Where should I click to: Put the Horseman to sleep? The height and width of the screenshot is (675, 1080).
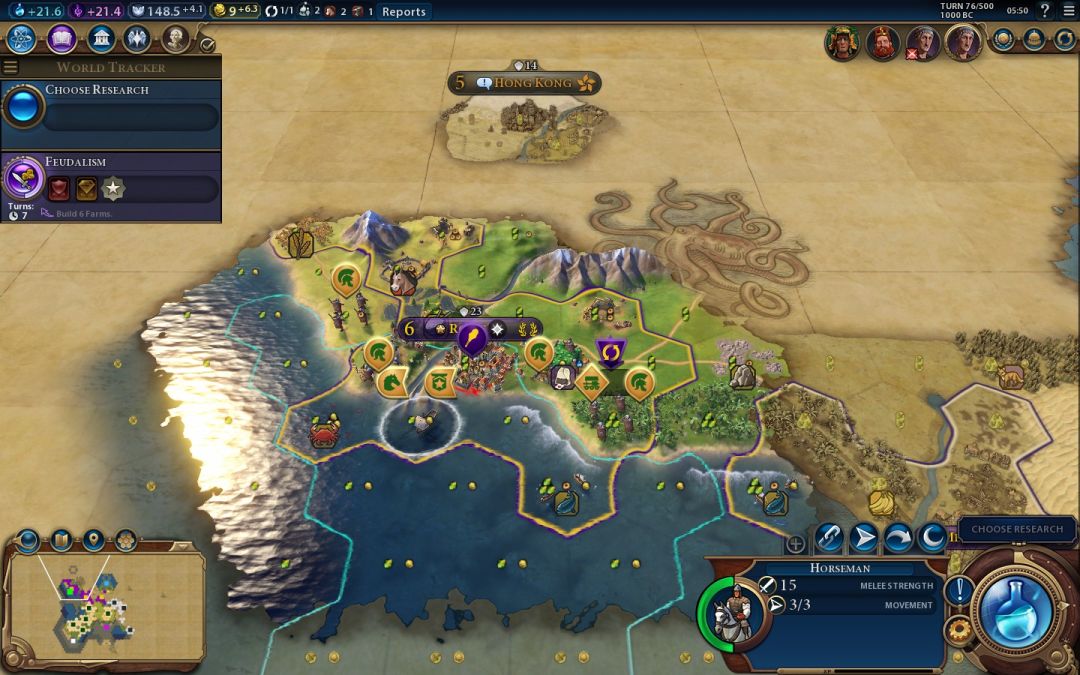point(932,538)
